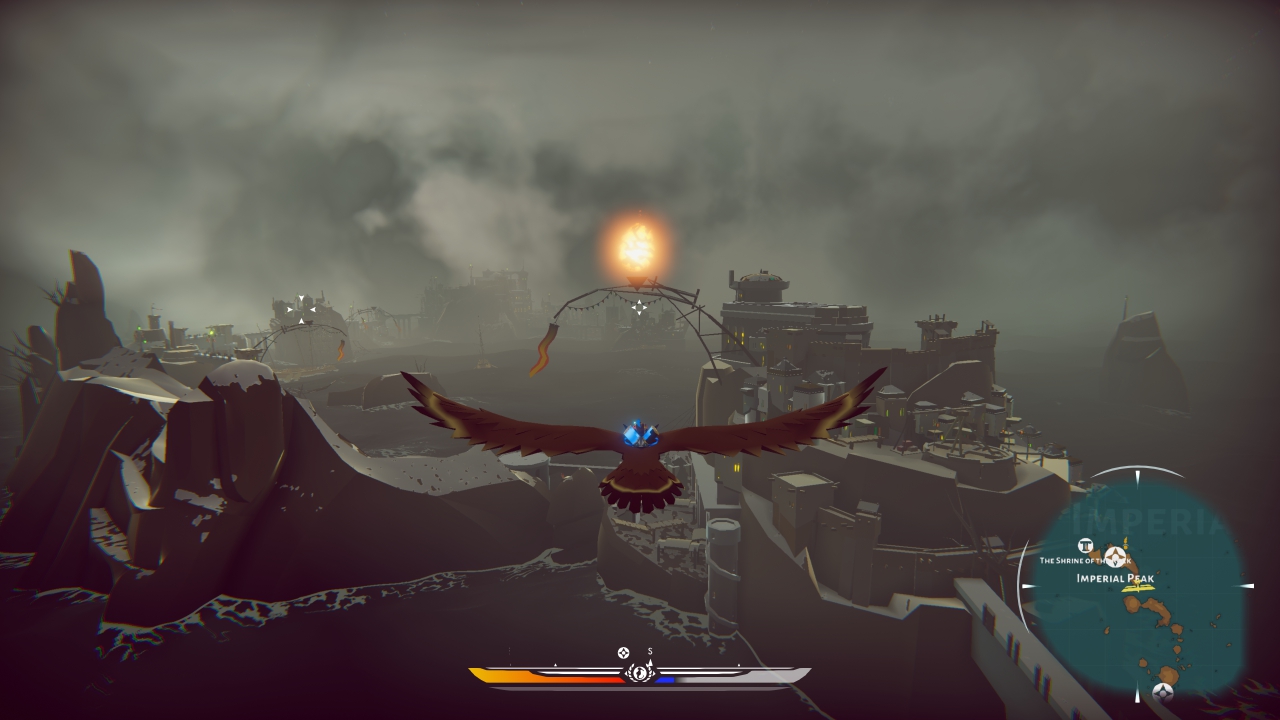This screenshot has height=720, width=1280.
Task: Click the waypoint icon on the compass strip
Action: (x=624, y=652)
